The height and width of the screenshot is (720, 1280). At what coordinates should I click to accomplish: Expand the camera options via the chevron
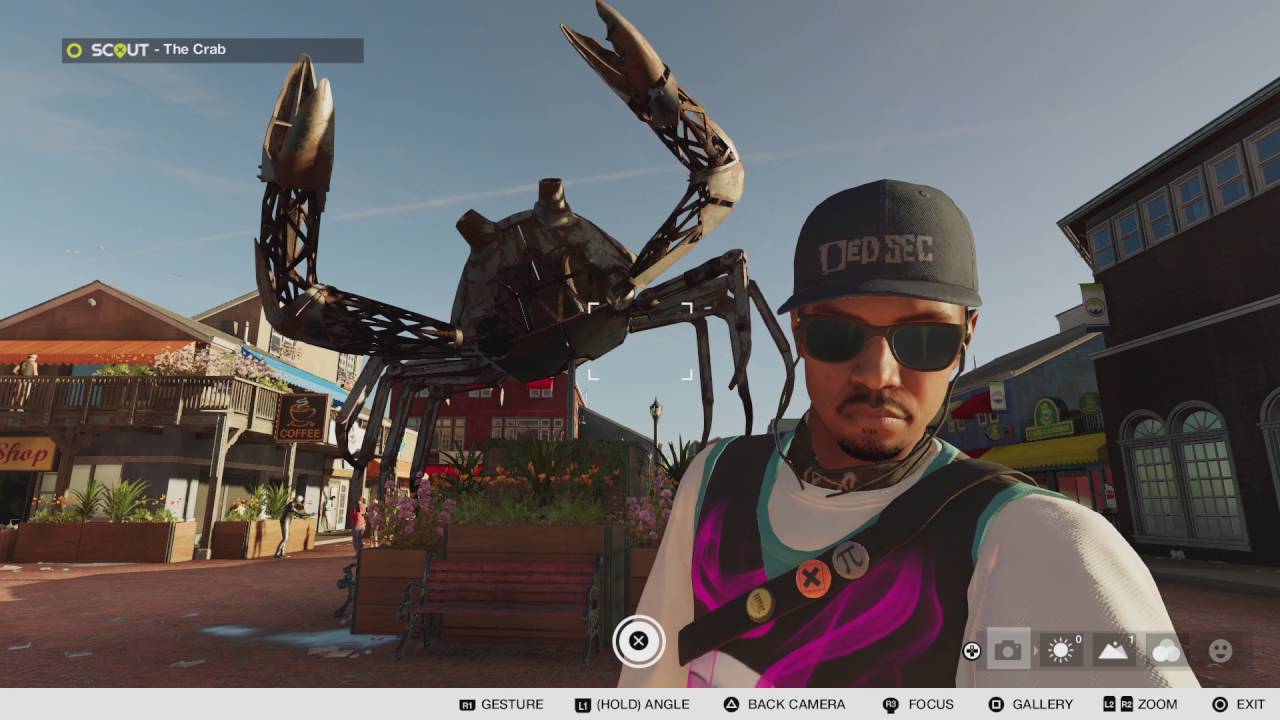1034,650
